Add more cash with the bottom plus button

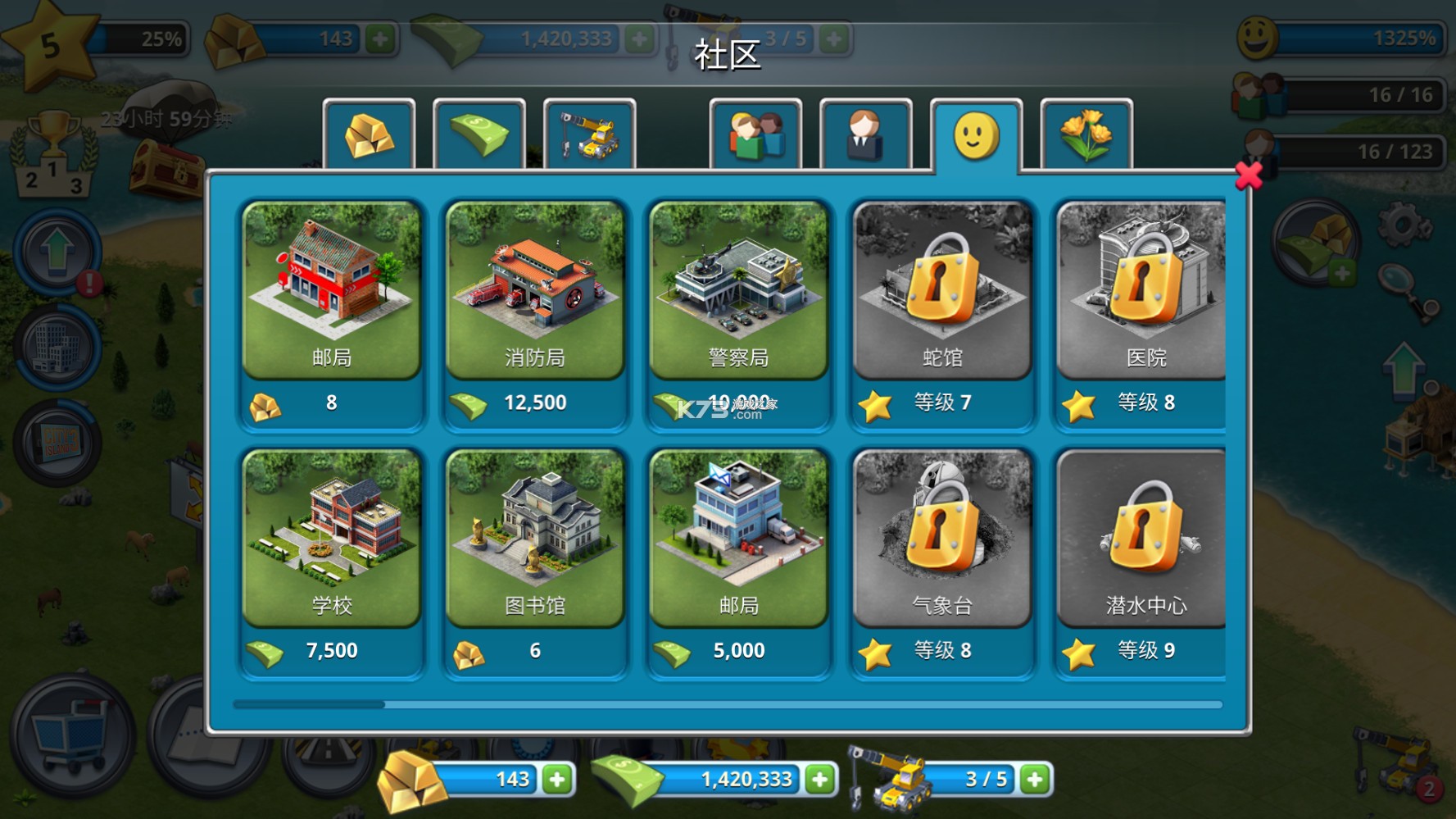pyautogui.click(x=819, y=779)
